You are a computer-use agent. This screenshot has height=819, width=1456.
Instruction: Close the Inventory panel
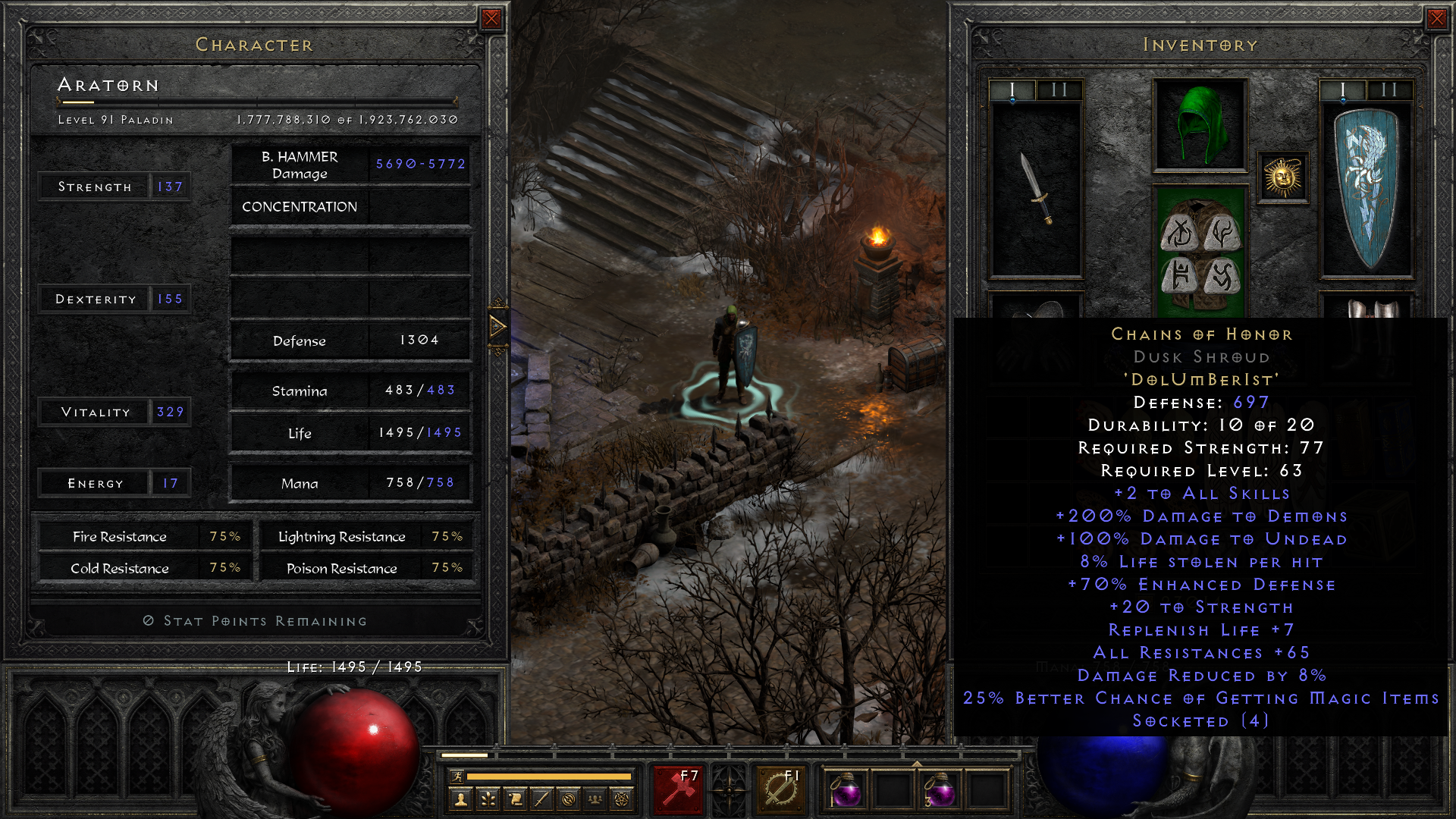1436,19
